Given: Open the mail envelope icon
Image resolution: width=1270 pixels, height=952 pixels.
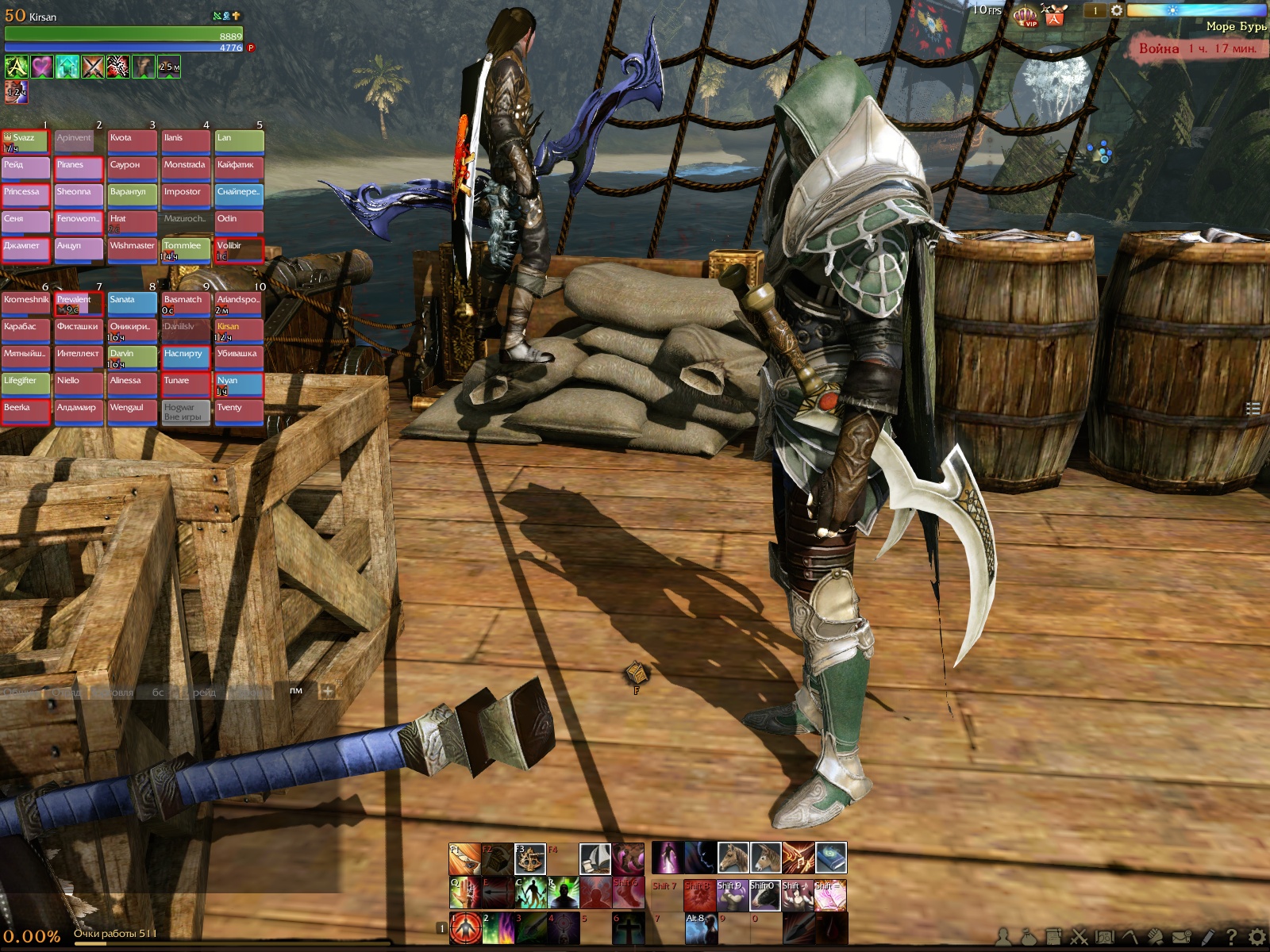Looking at the screenshot, I should click(1182, 938).
